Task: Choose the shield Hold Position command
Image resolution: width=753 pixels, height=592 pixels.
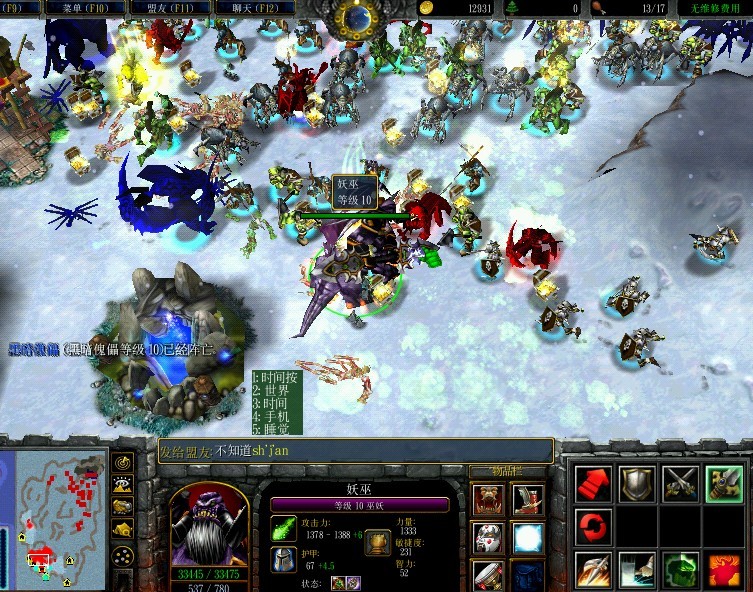Action: click(x=636, y=484)
